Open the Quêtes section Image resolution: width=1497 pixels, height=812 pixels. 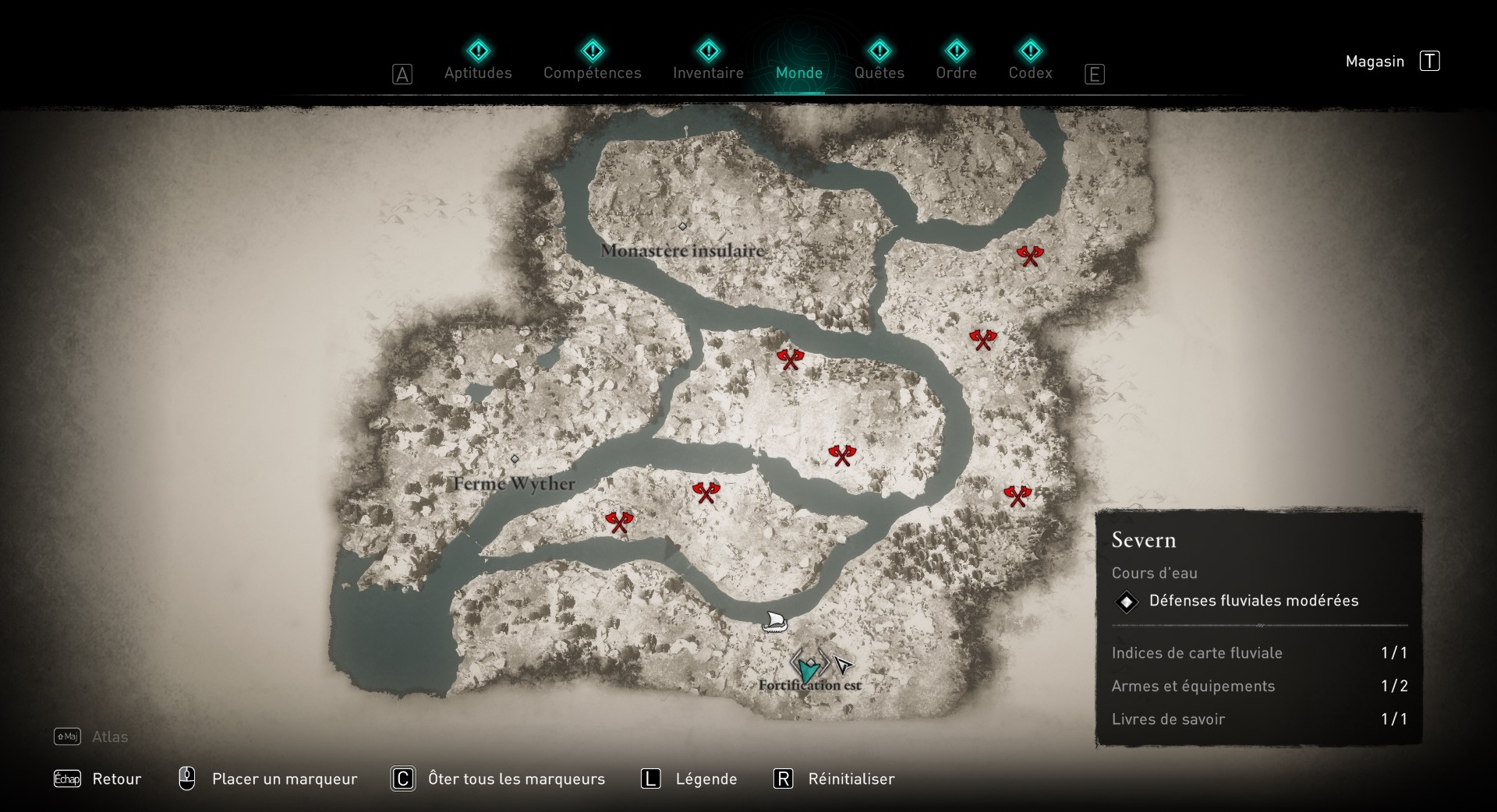coord(879,72)
